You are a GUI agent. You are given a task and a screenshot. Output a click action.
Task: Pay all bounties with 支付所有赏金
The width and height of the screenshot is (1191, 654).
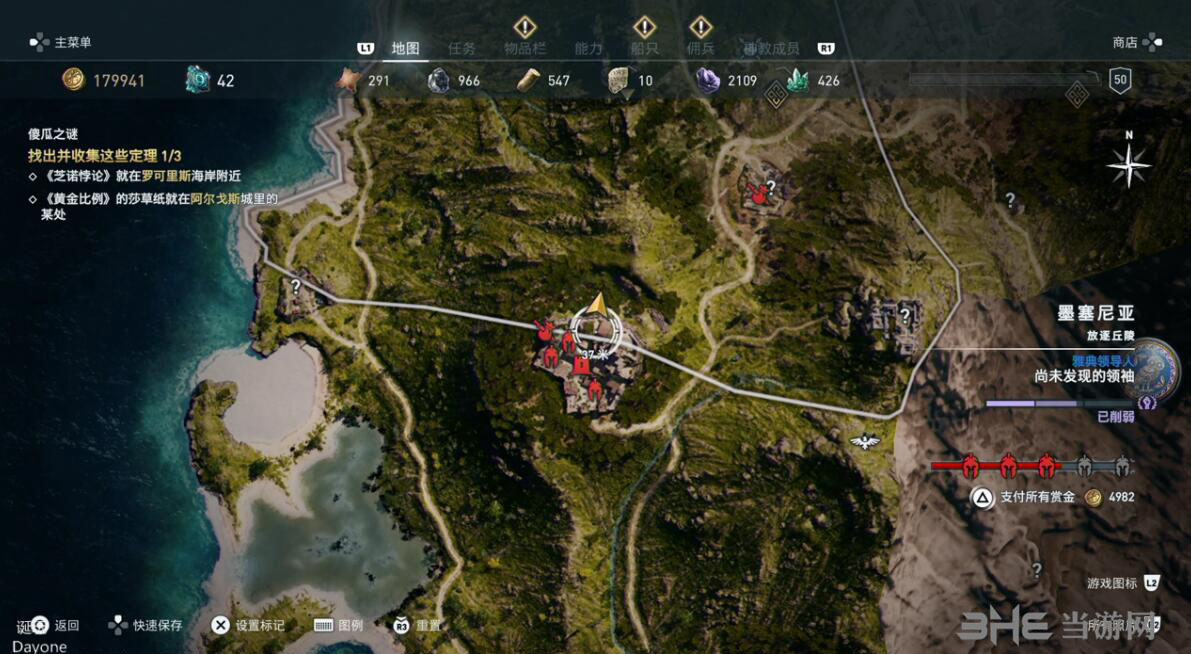point(1037,497)
